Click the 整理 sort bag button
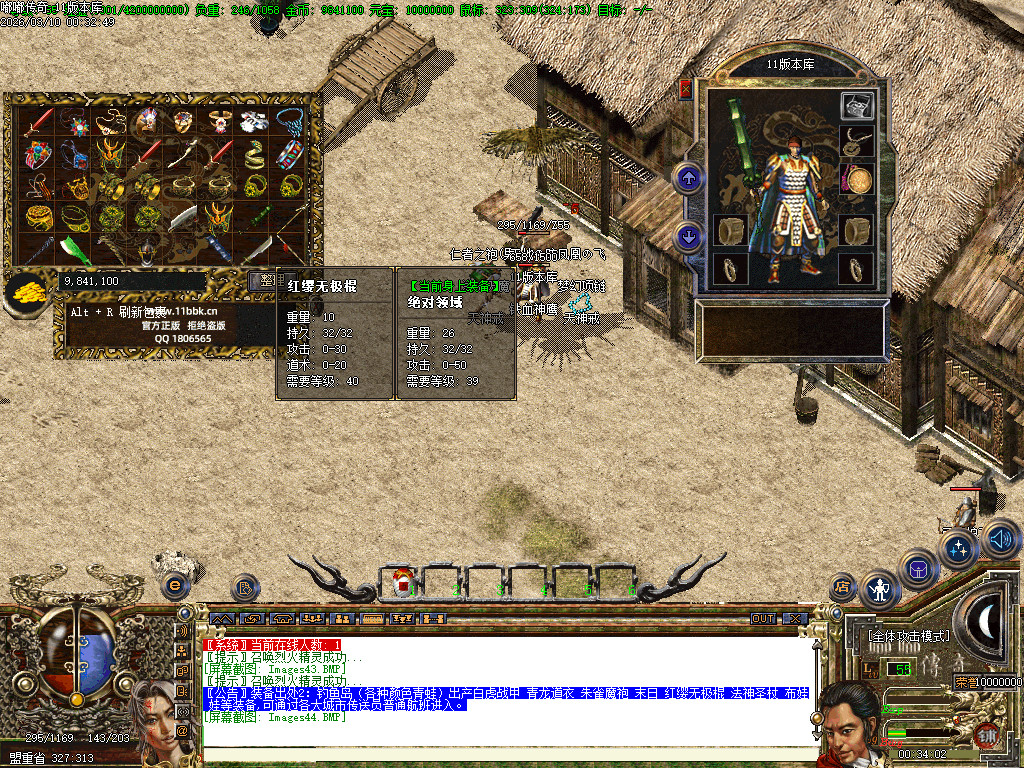This screenshot has height=768, width=1024. [x=264, y=281]
